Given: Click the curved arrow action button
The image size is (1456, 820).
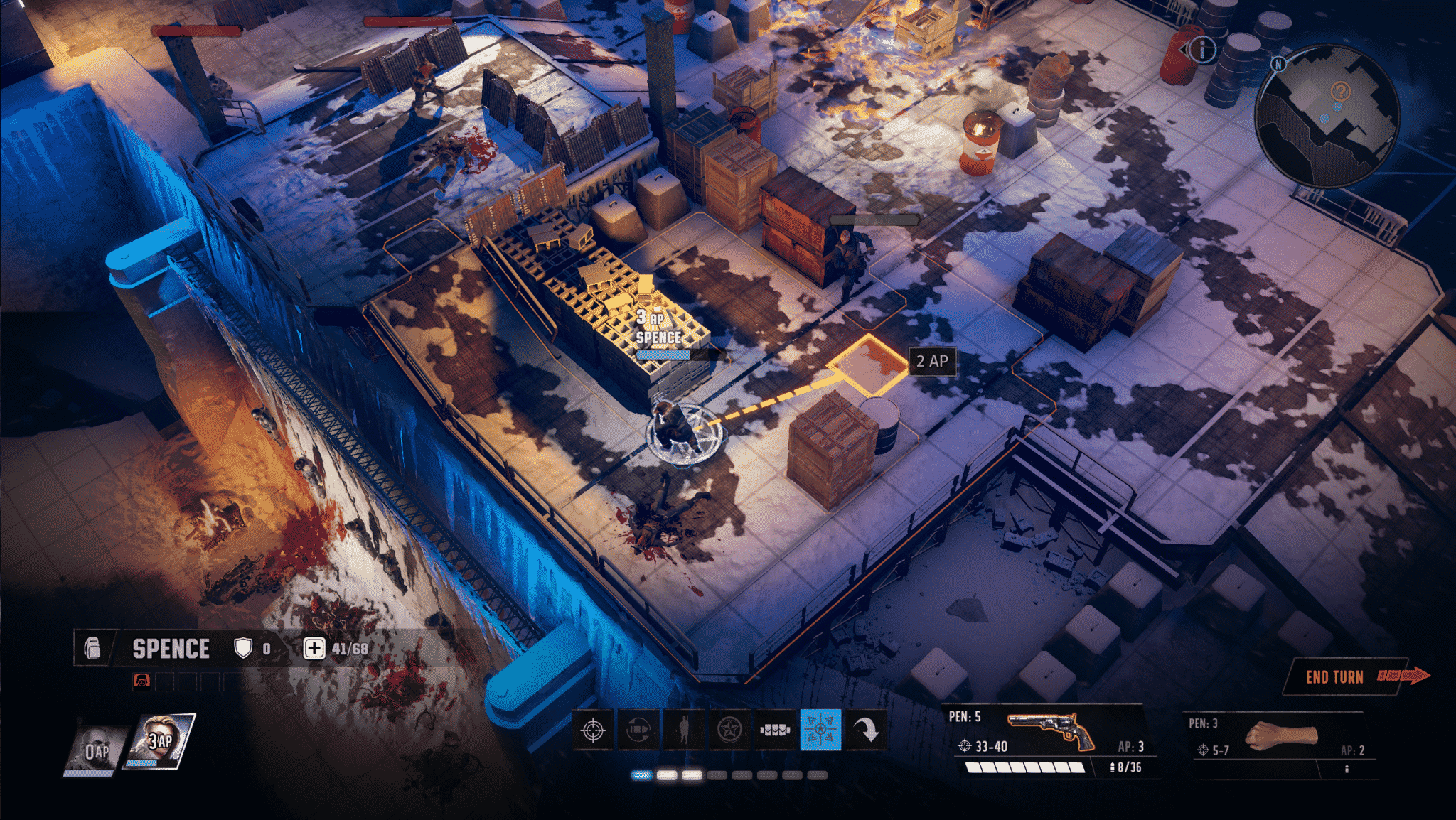Looking at the screenshot, I should pos(866,730).
